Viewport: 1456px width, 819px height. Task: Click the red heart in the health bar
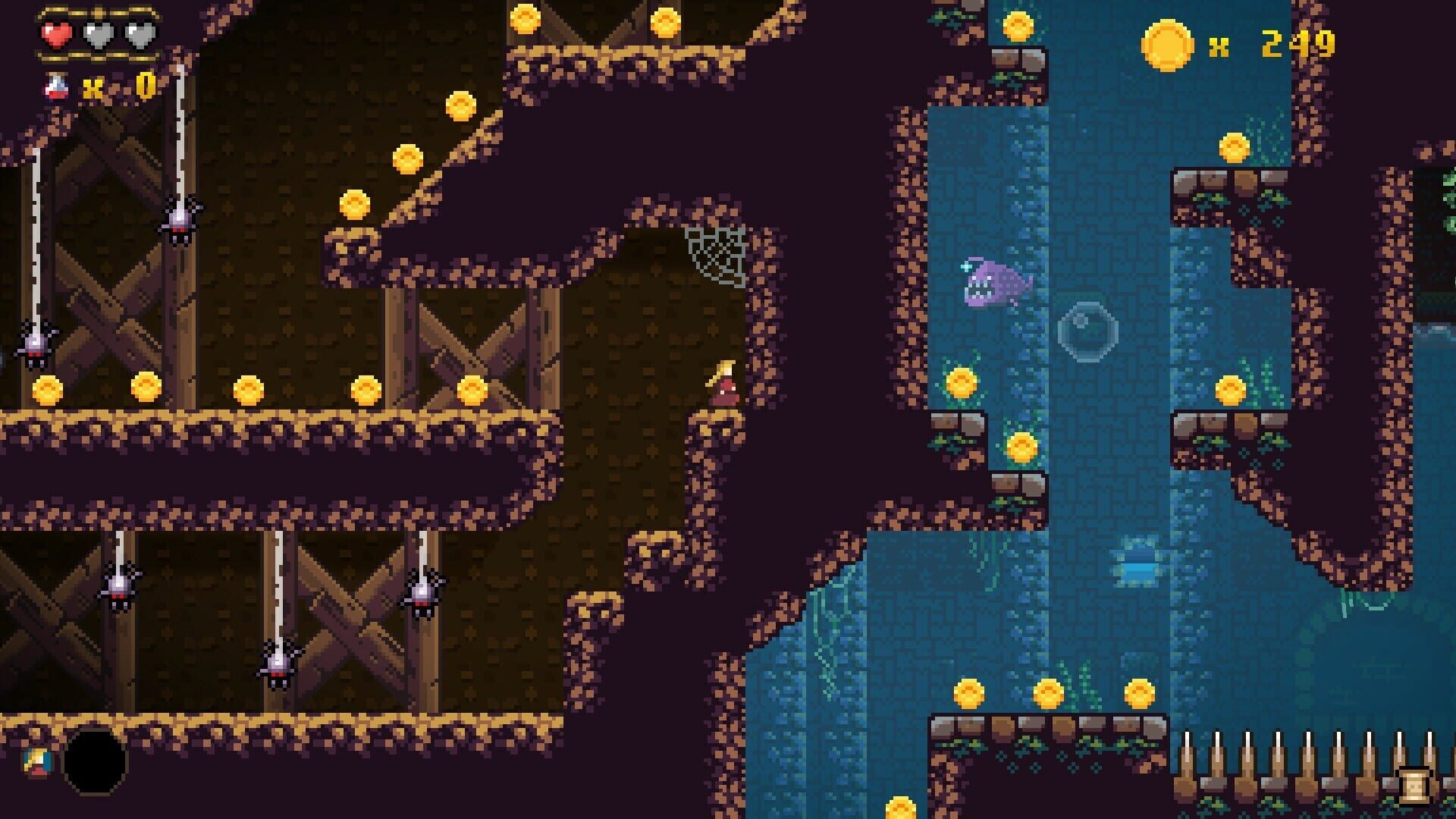pyautogui.click(x=57, y=34)
